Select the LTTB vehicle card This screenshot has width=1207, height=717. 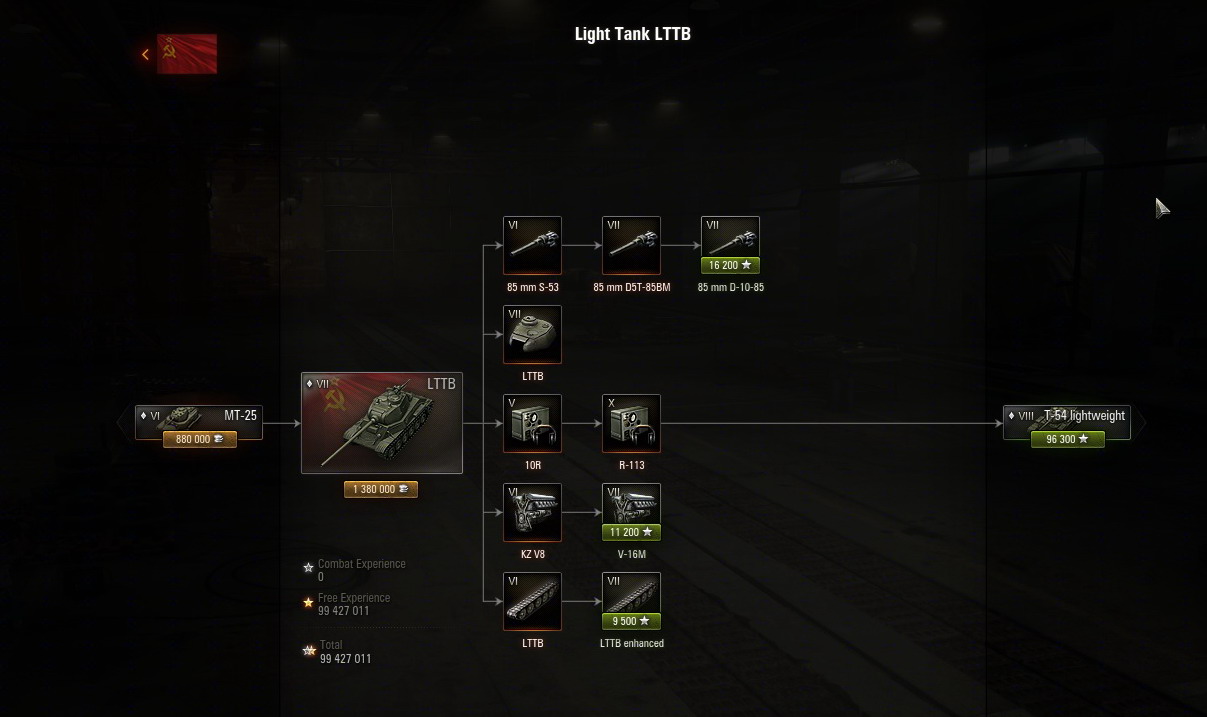coord(382,423)
